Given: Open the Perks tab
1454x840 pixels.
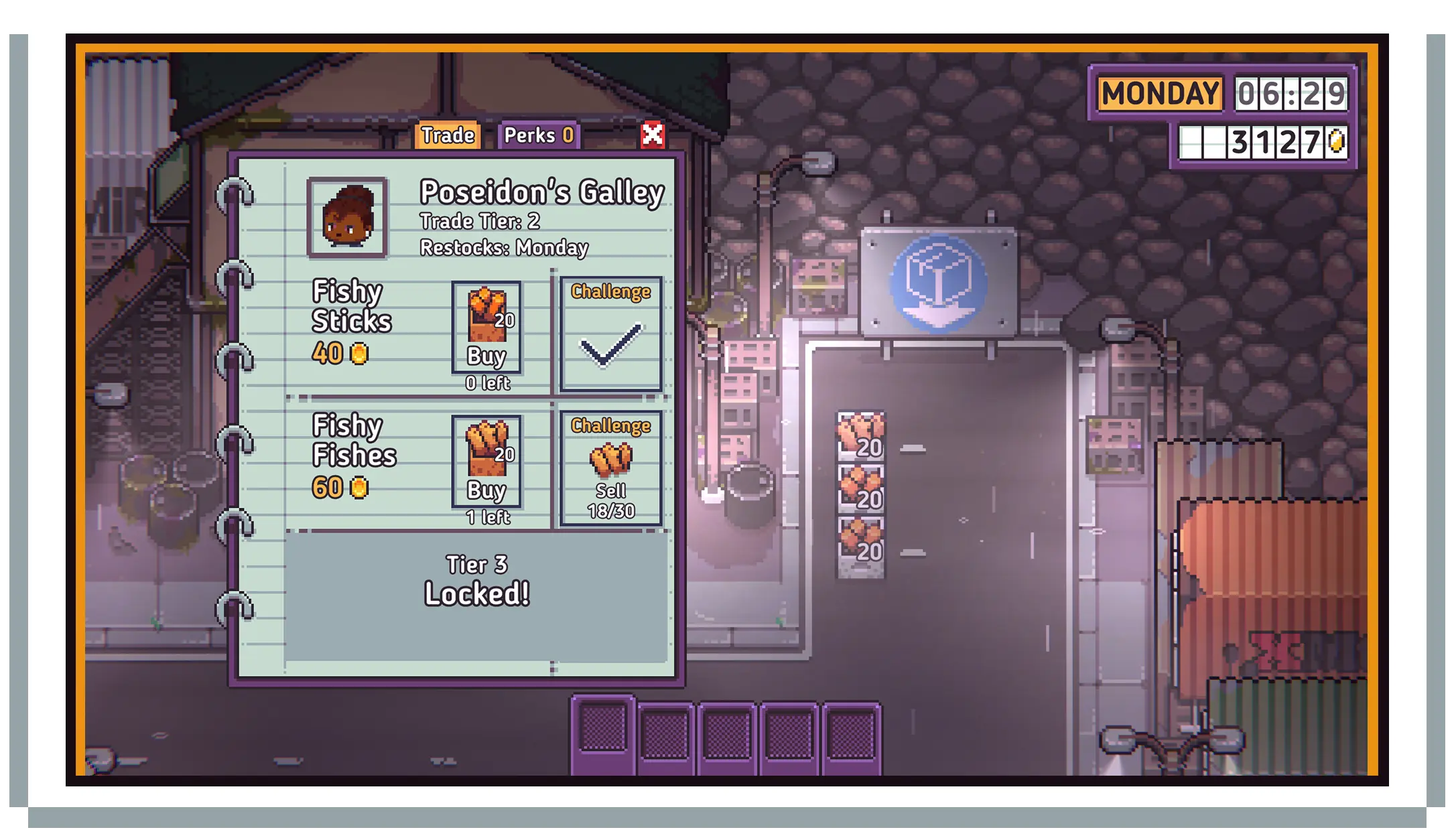Looking at the screenshot, I should 538,135.
